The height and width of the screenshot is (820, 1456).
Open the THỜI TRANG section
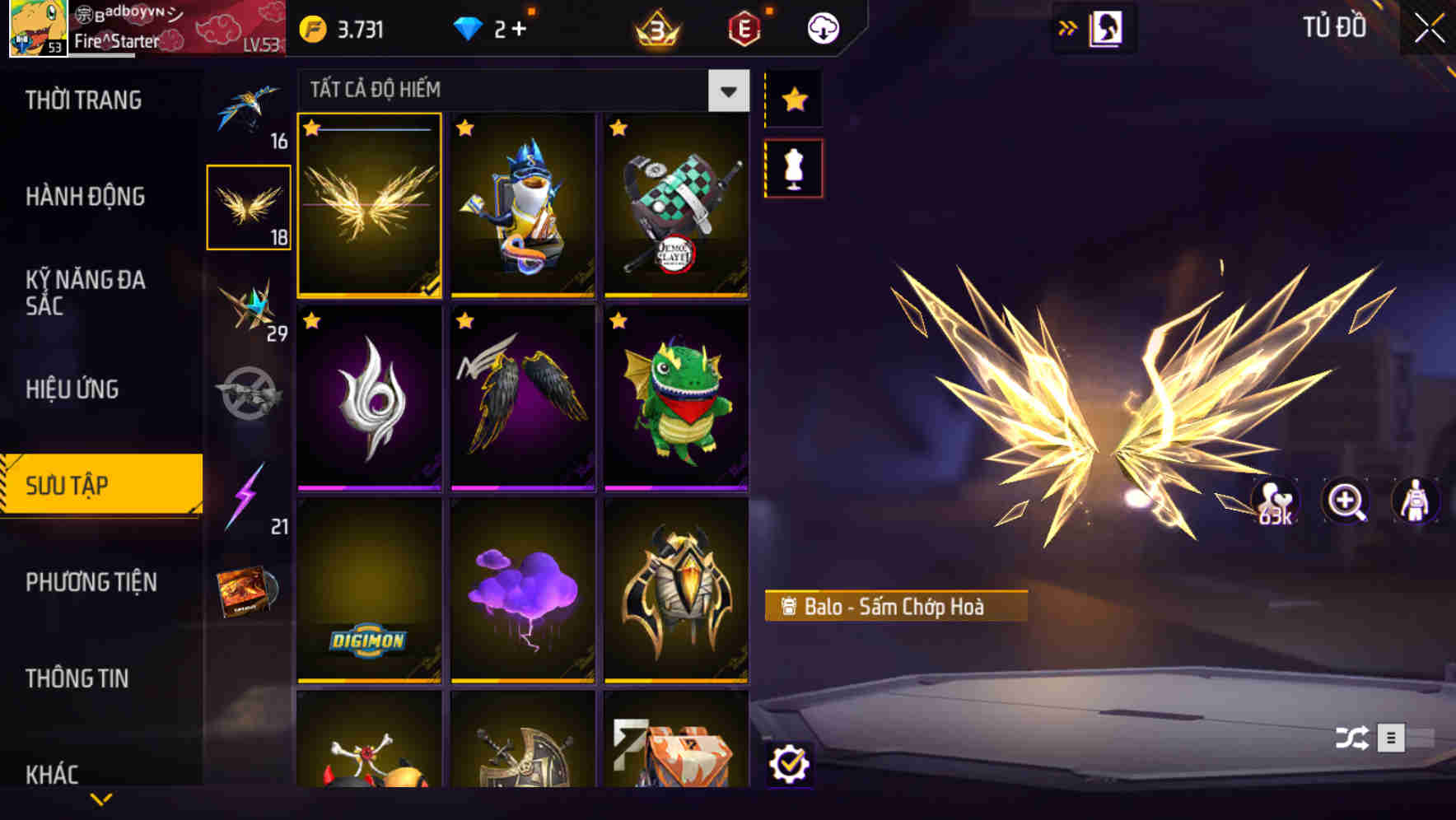pos(82,100)
